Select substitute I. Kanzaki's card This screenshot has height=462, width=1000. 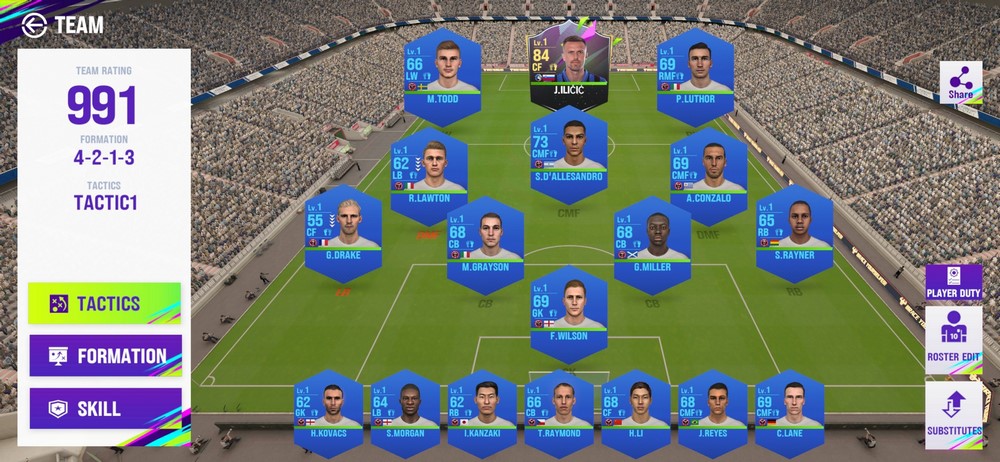482,409
